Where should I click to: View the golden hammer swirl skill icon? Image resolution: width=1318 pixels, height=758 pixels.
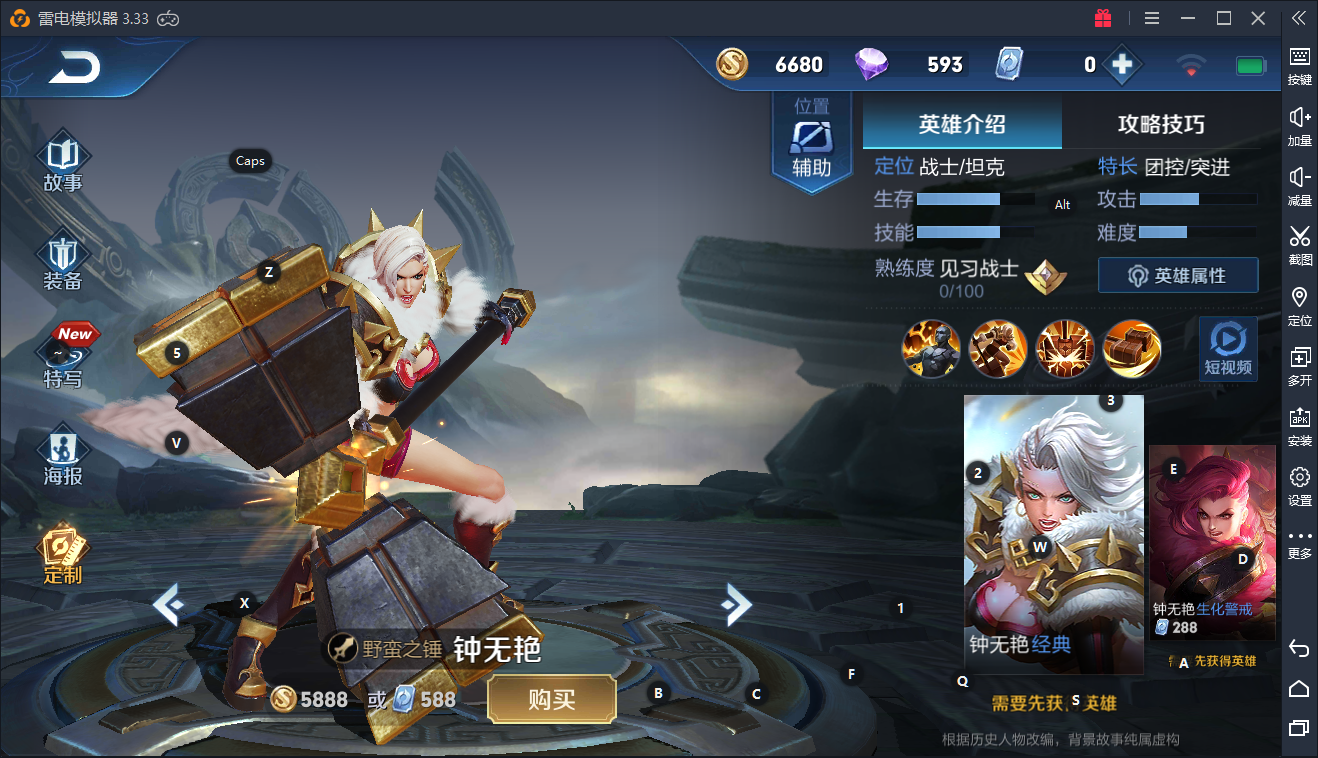pos(1131,349)
